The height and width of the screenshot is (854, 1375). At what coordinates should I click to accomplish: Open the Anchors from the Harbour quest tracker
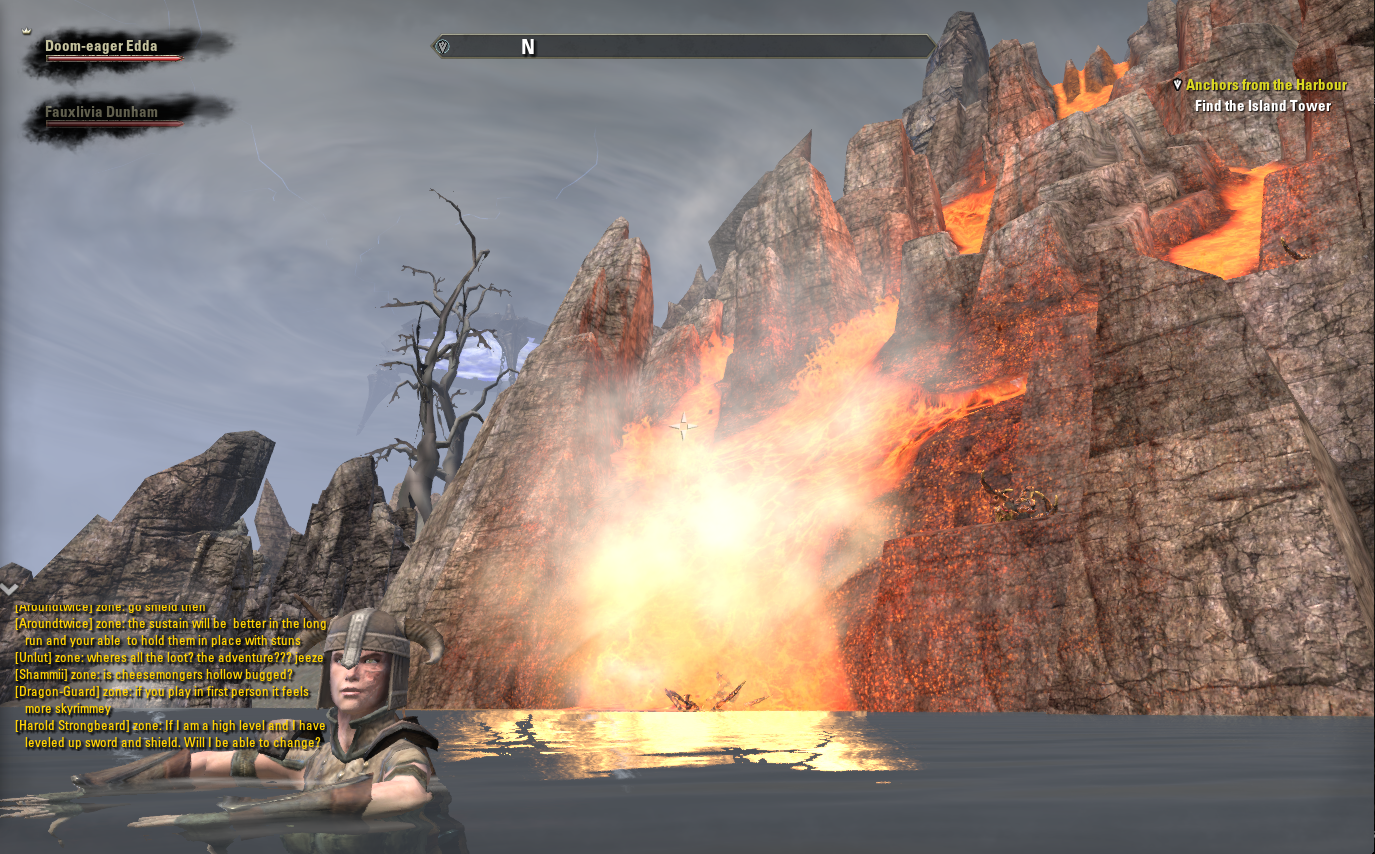tap(1266, 86)
